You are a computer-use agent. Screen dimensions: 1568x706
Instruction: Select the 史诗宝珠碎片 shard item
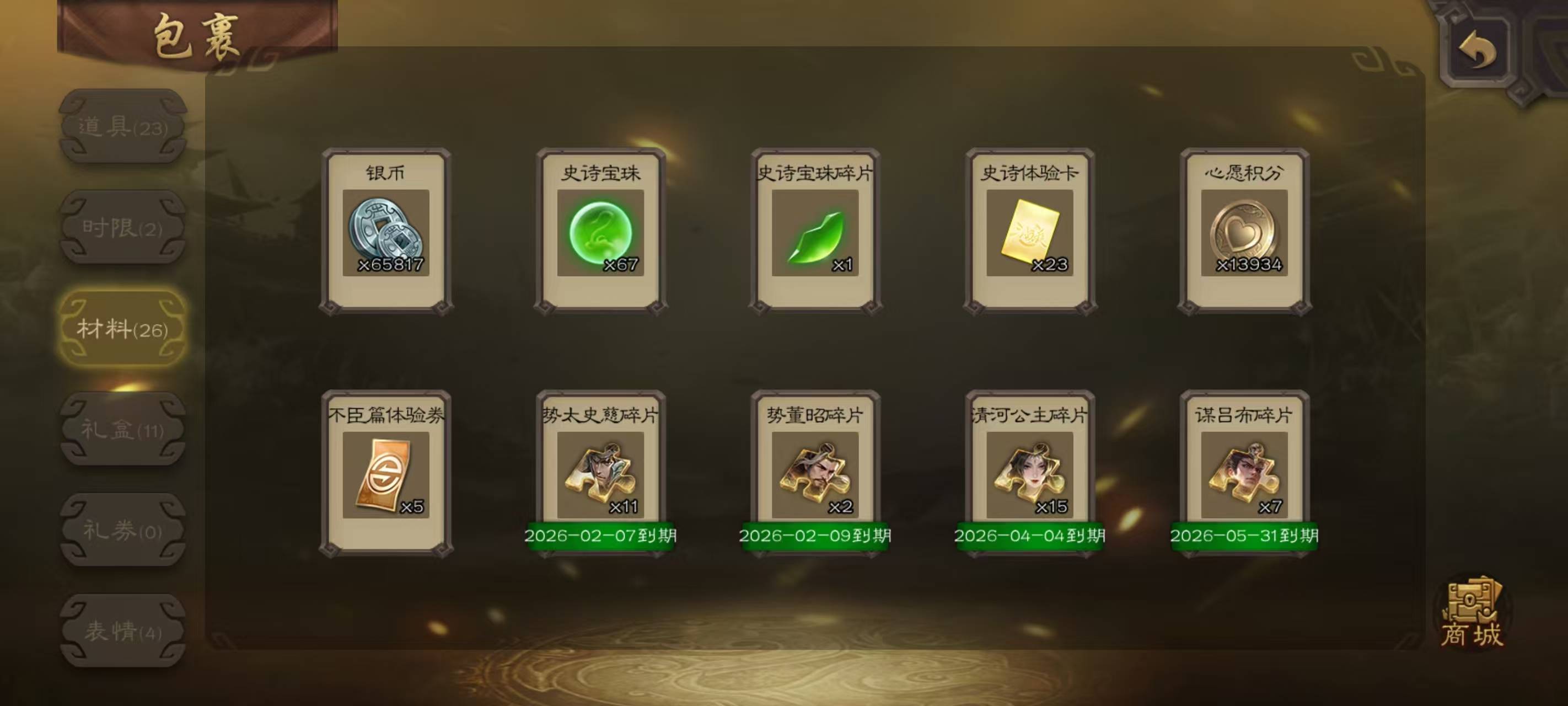tap(815, 232)
